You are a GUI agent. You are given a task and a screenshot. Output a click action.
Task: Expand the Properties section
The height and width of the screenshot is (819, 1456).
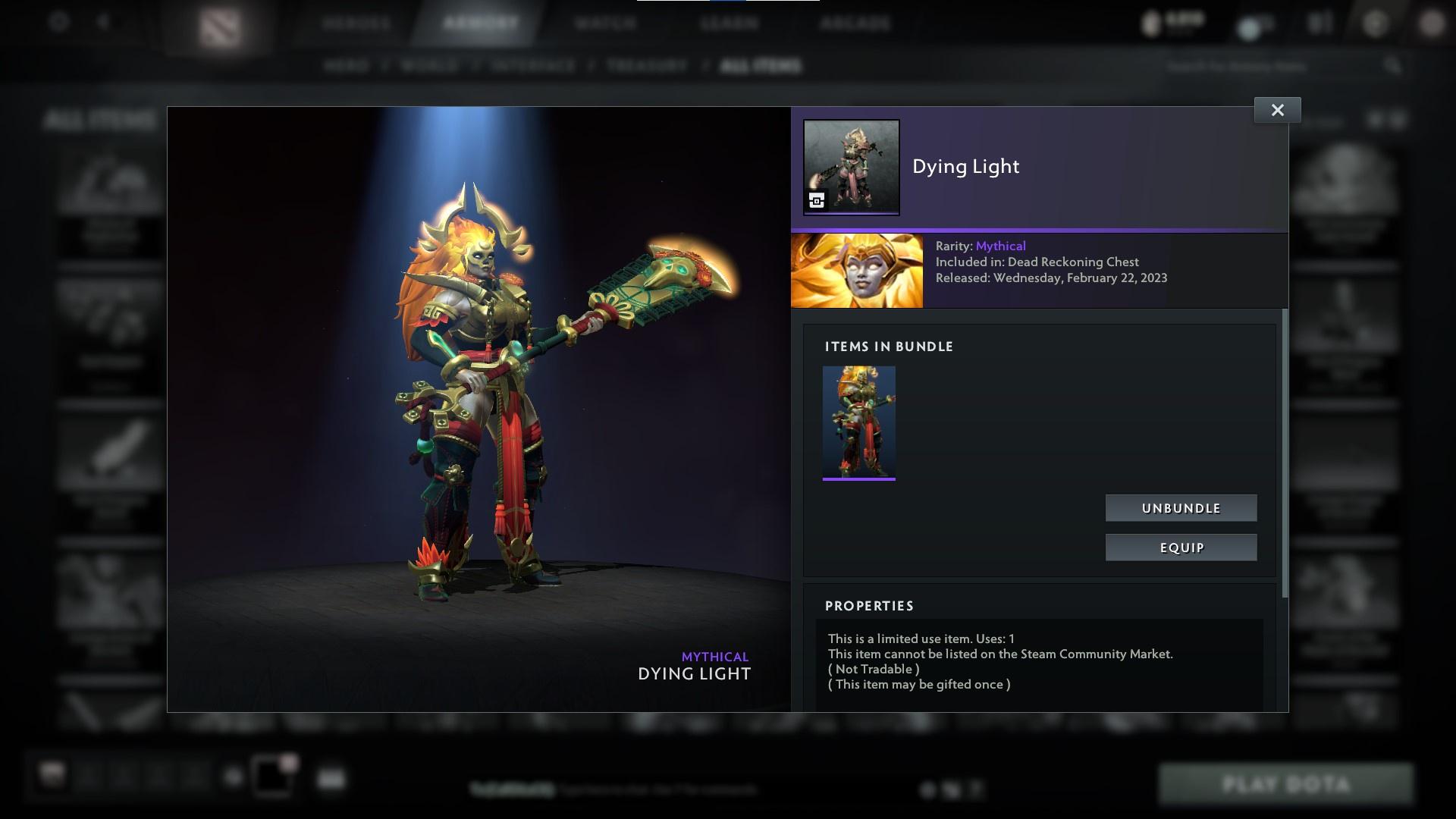(869, 606)
